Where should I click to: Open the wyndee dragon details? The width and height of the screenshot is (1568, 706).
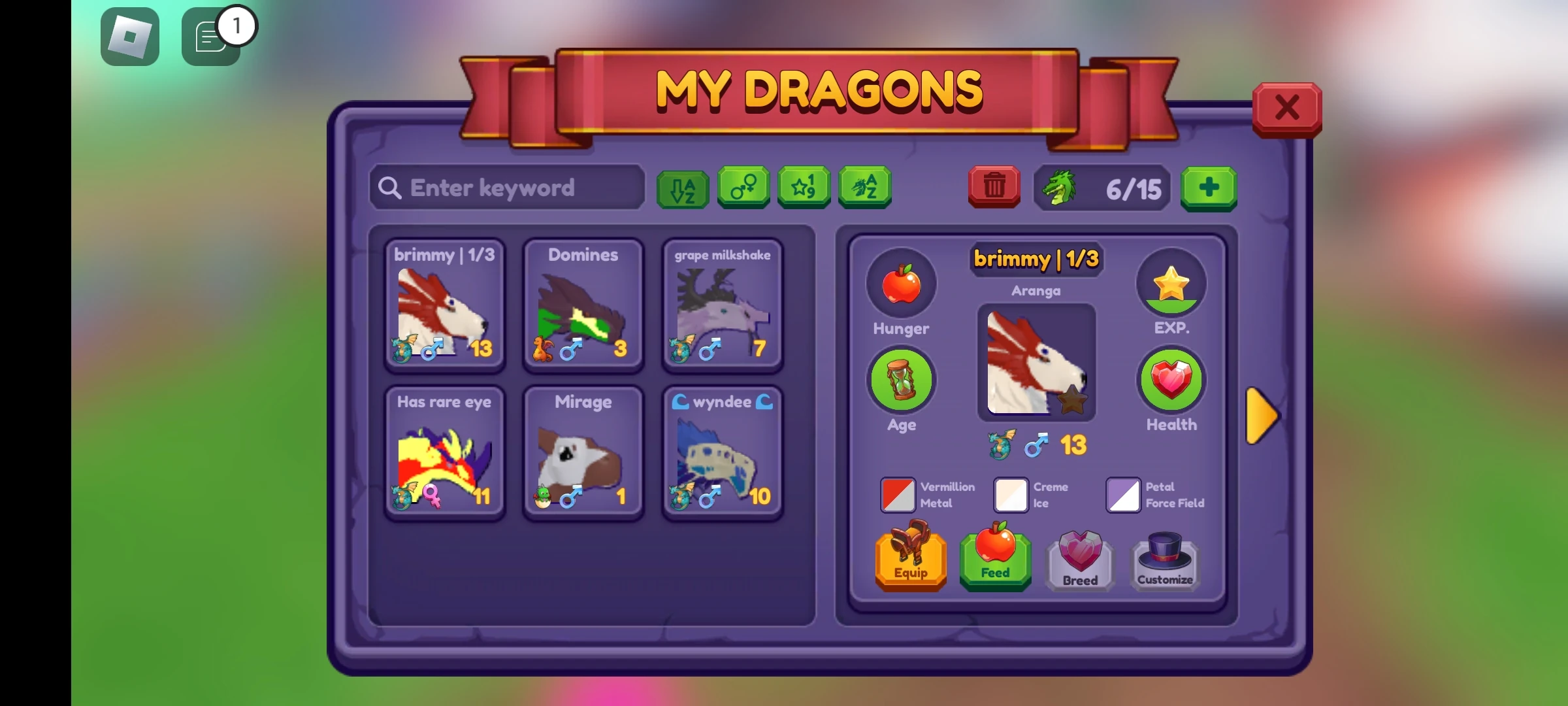coord(722,451)
